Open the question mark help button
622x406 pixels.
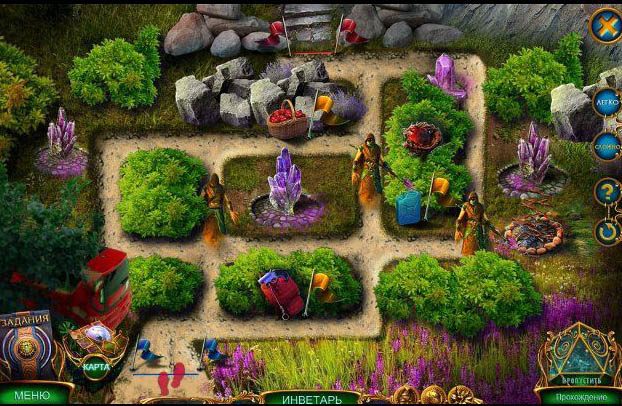coord(606,191)
